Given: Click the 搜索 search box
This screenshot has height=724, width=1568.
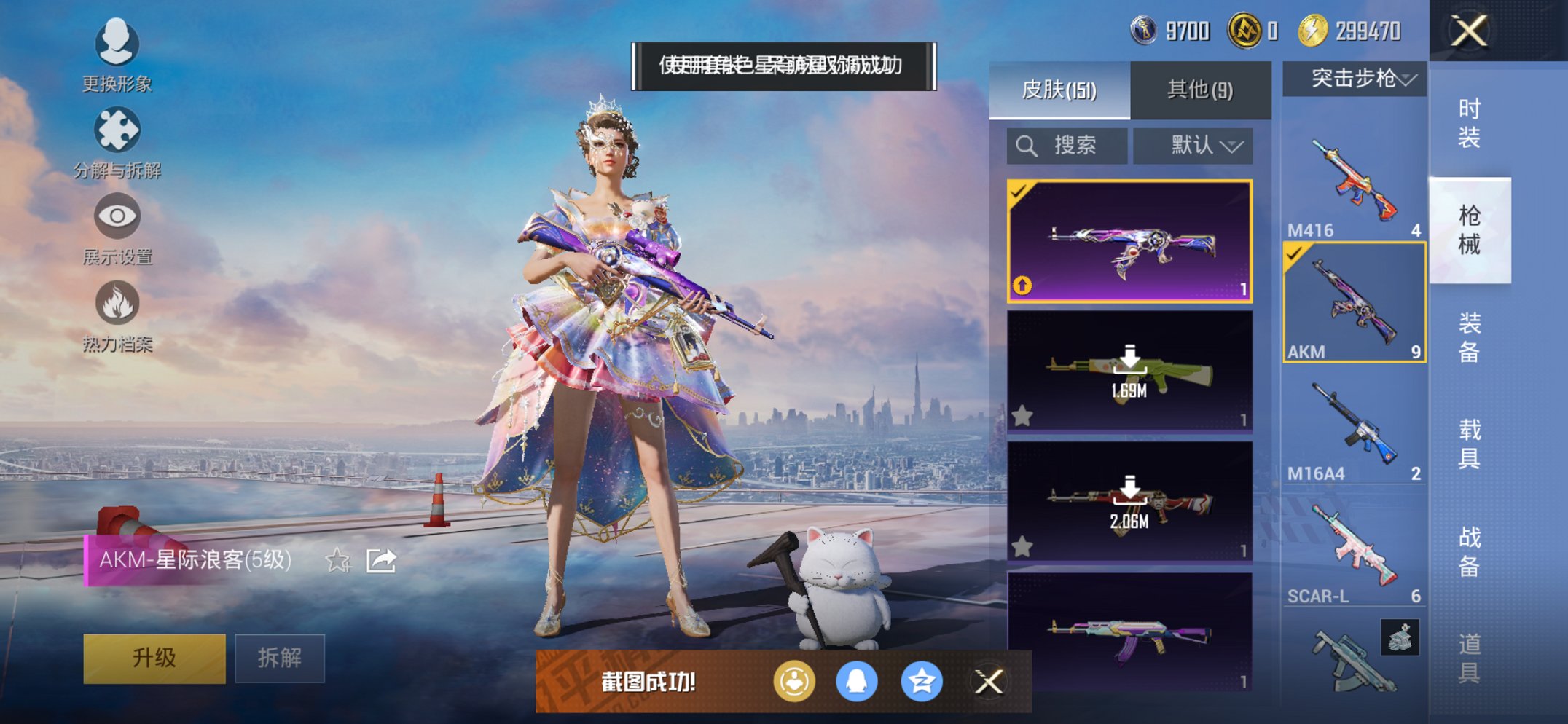Looking at the screenshot, I should point(1067,146).
